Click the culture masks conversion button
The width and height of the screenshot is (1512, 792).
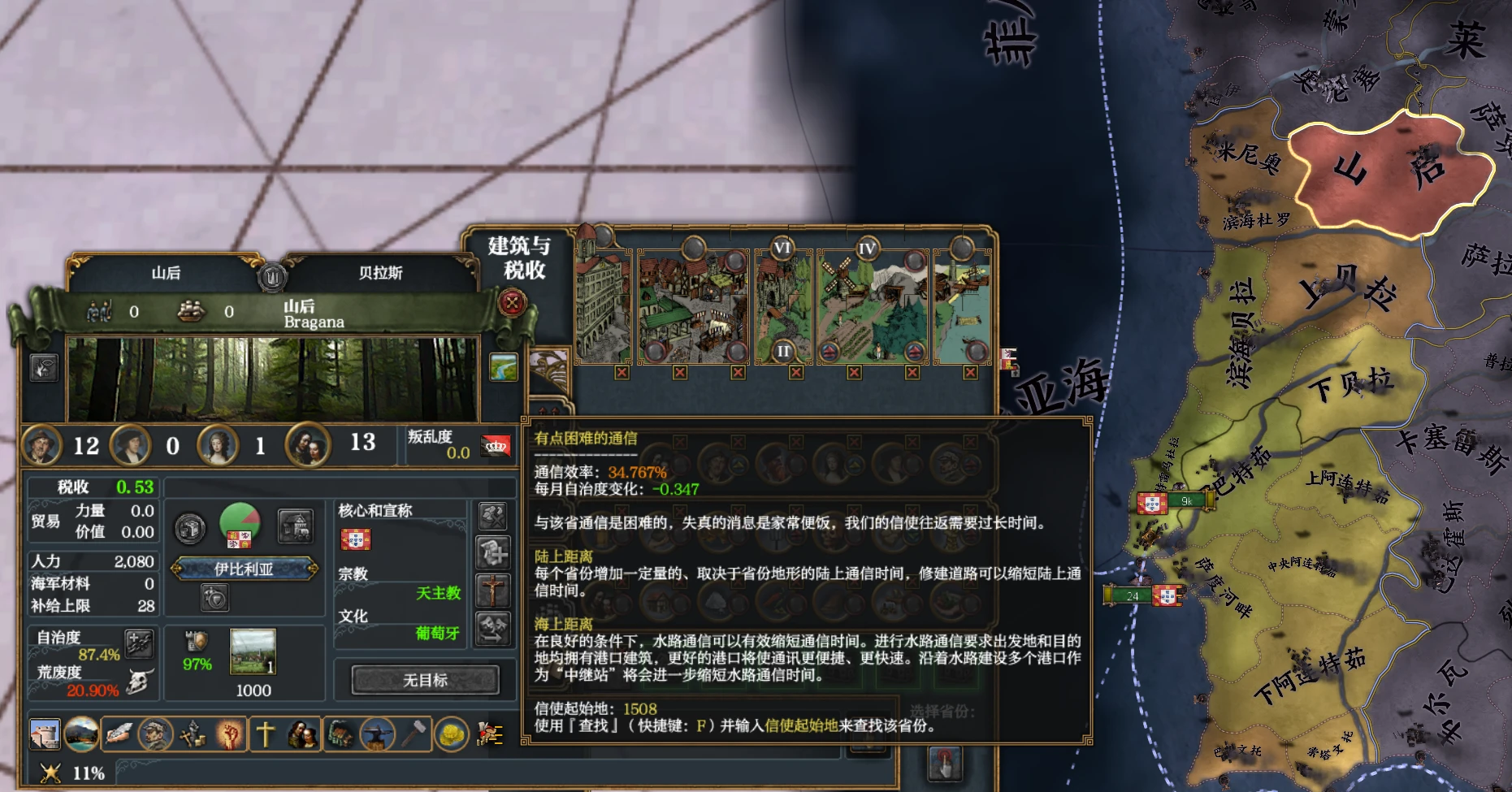tap(492, 629)
